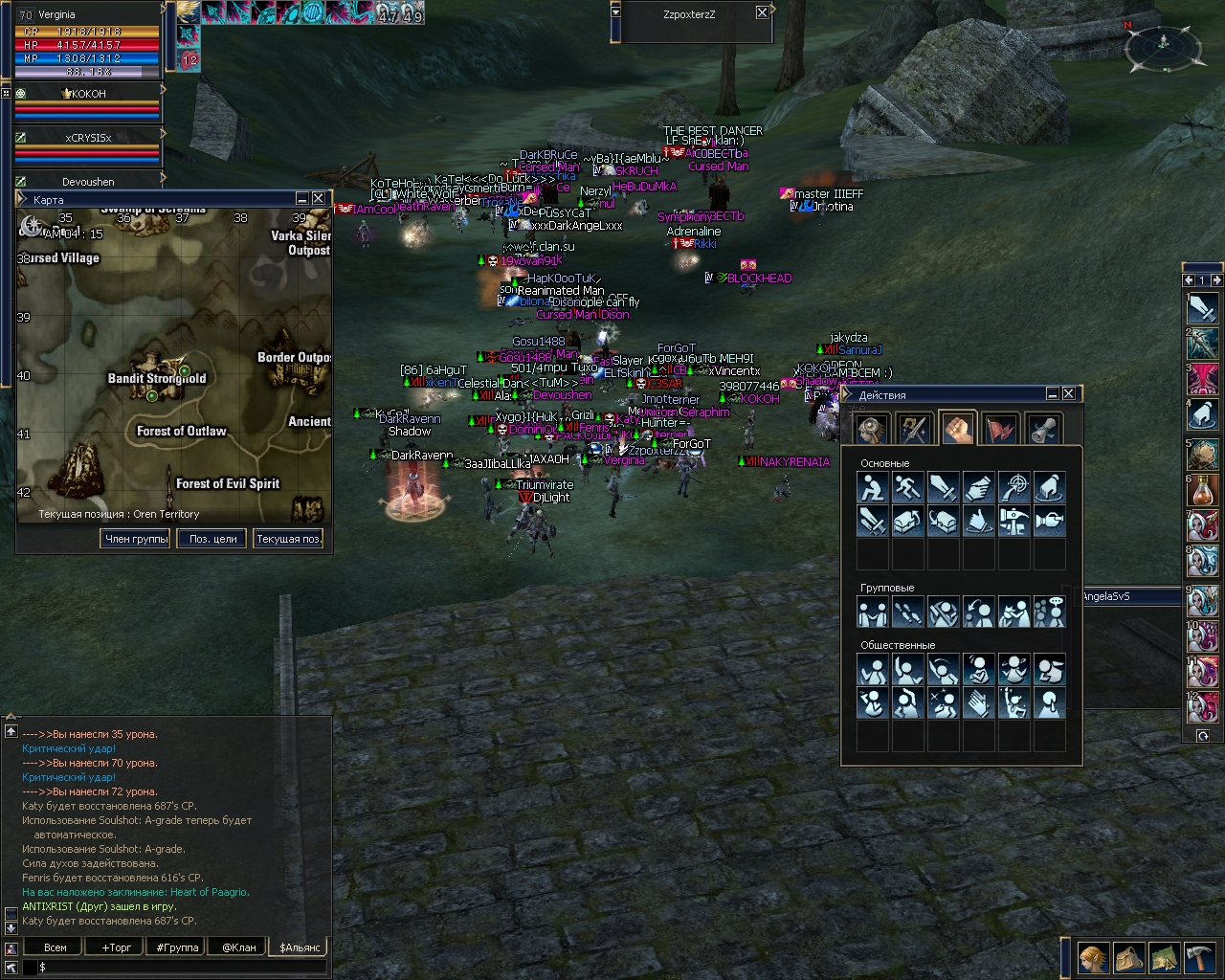Click the Поз. цели map button
1225x980 pixels.
pyautogui.click(x=212, y=539)
